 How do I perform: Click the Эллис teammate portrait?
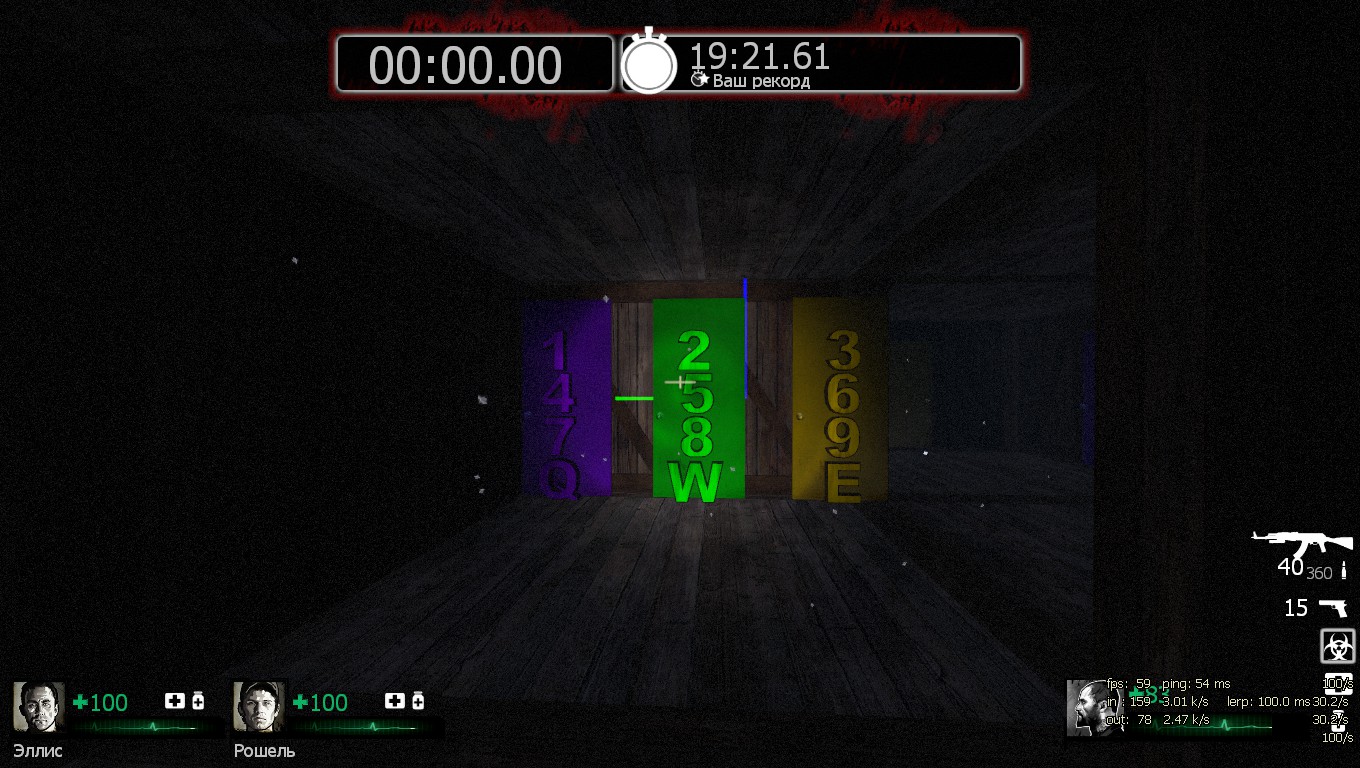(x=39, y=707)
